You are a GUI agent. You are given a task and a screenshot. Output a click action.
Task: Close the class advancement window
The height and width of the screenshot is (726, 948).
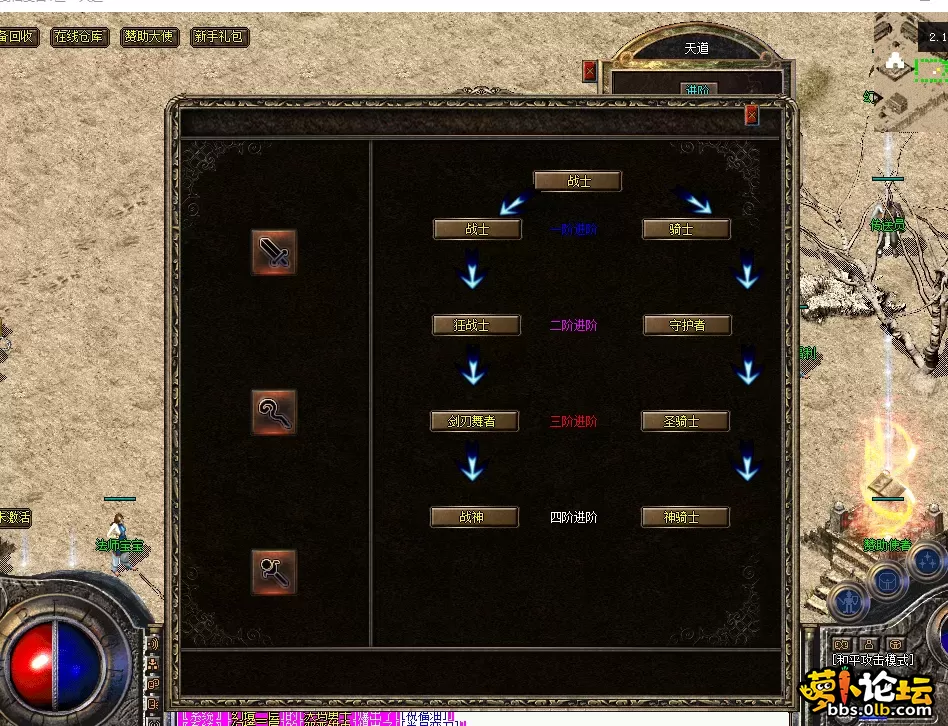[x=752, y=115]
